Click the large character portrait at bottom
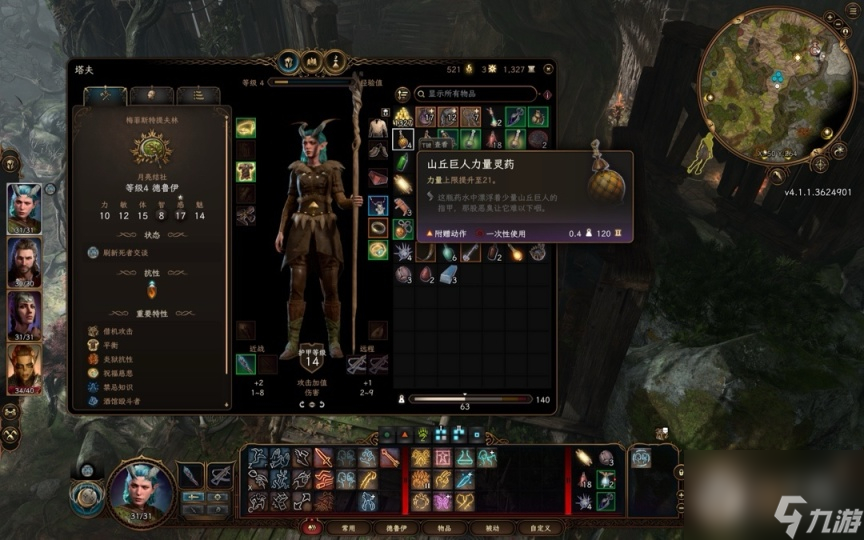Screen dimensions: 864x540 pyautogui.click(x=140, y=492)
